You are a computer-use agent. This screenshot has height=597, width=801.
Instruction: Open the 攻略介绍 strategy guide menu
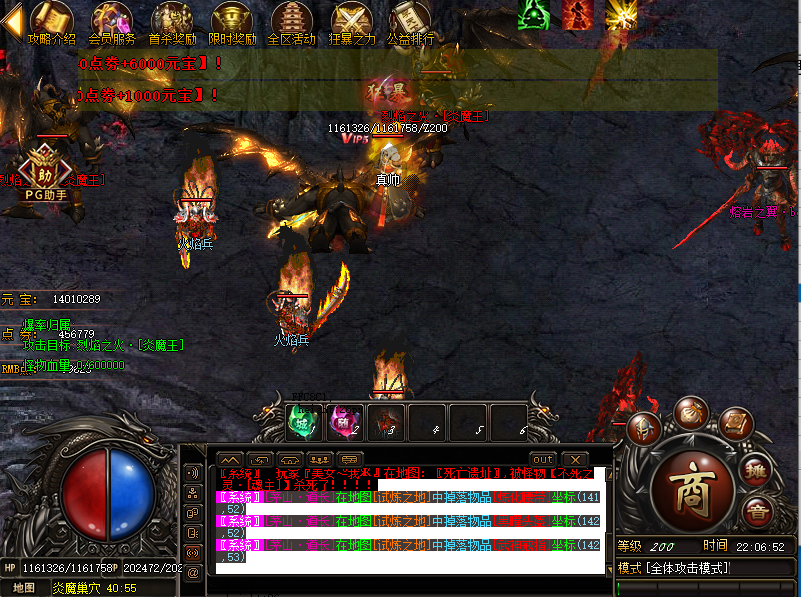[x=51, y=22]
